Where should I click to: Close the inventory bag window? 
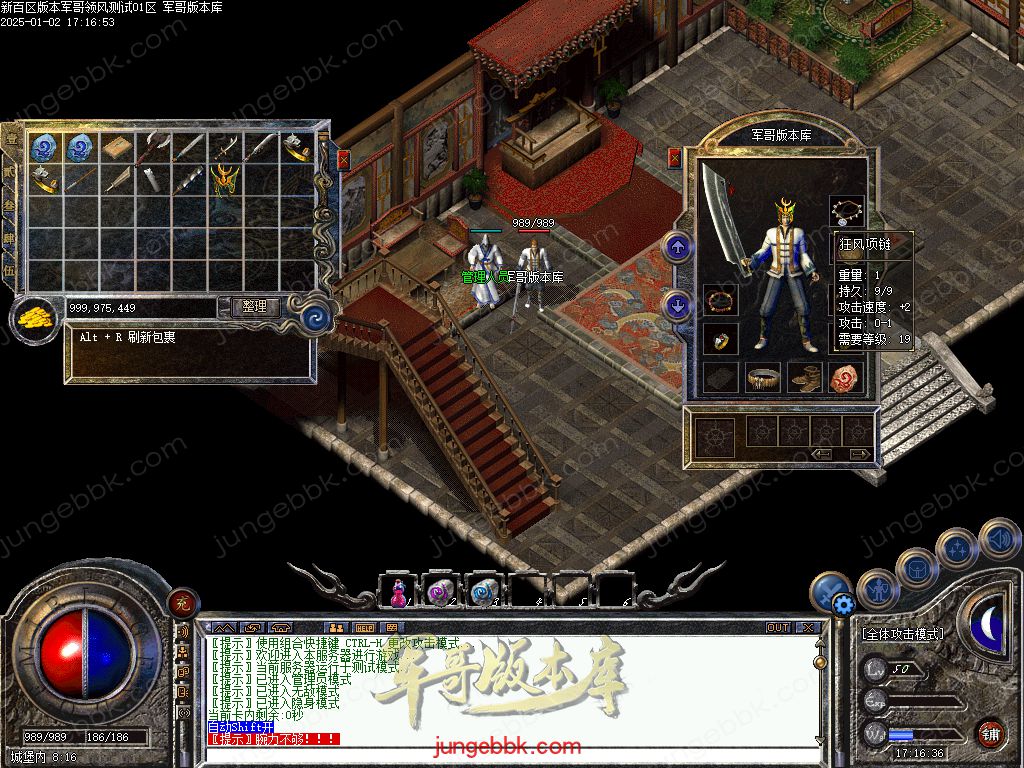pyautogui.click(x=344, y=159)
